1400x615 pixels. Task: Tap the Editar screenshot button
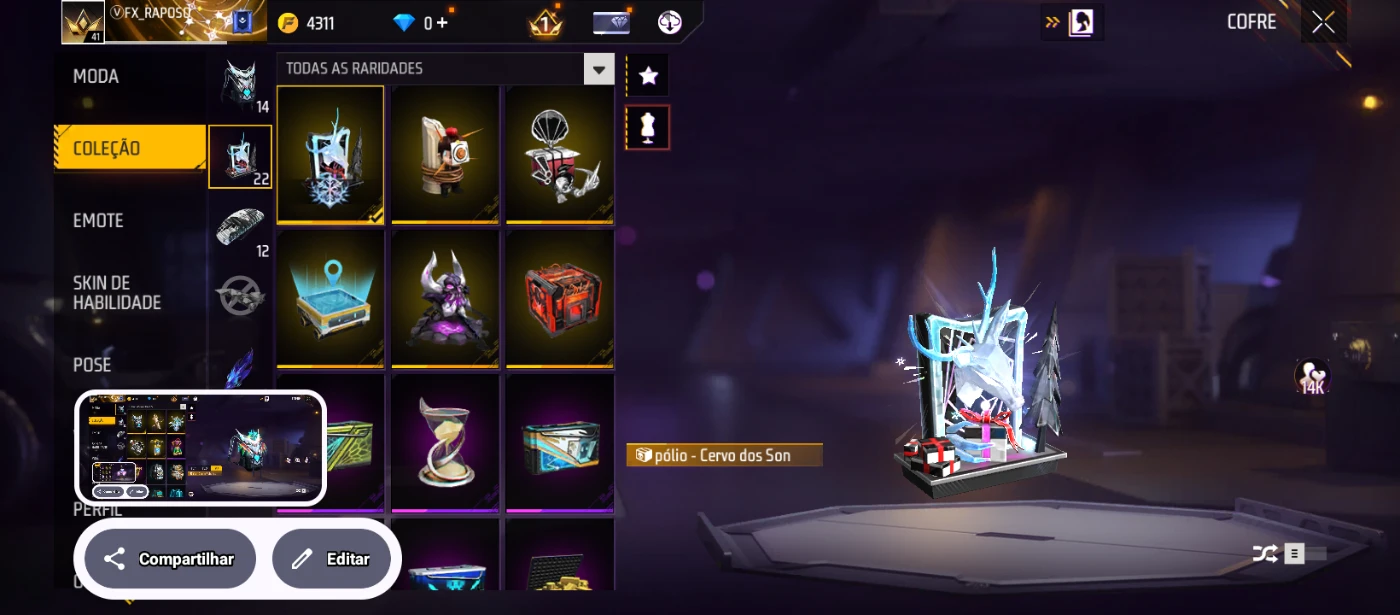332,559
